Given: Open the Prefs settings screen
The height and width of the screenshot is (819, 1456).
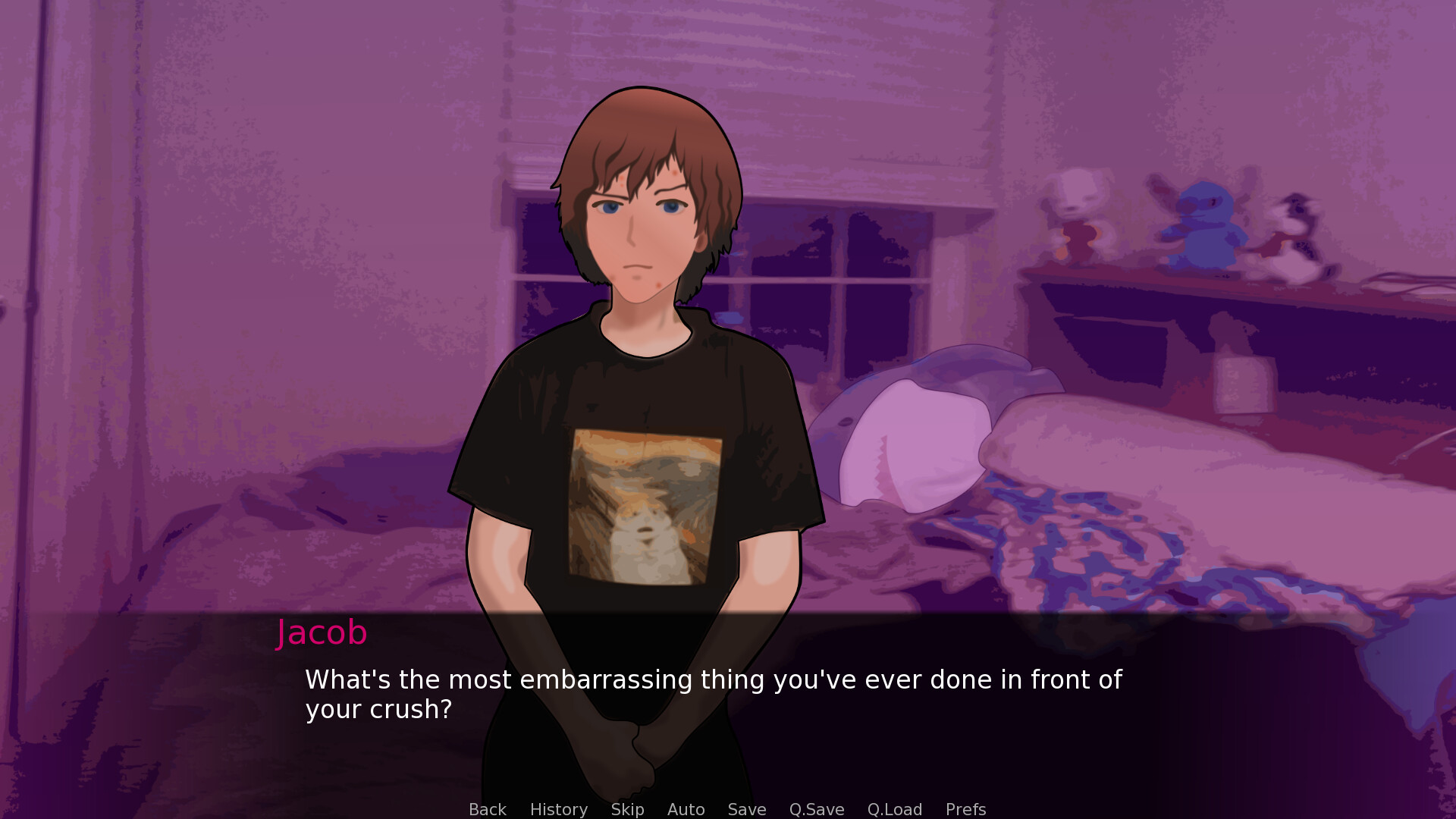Looking at the screenshot, I should point(965,809).
